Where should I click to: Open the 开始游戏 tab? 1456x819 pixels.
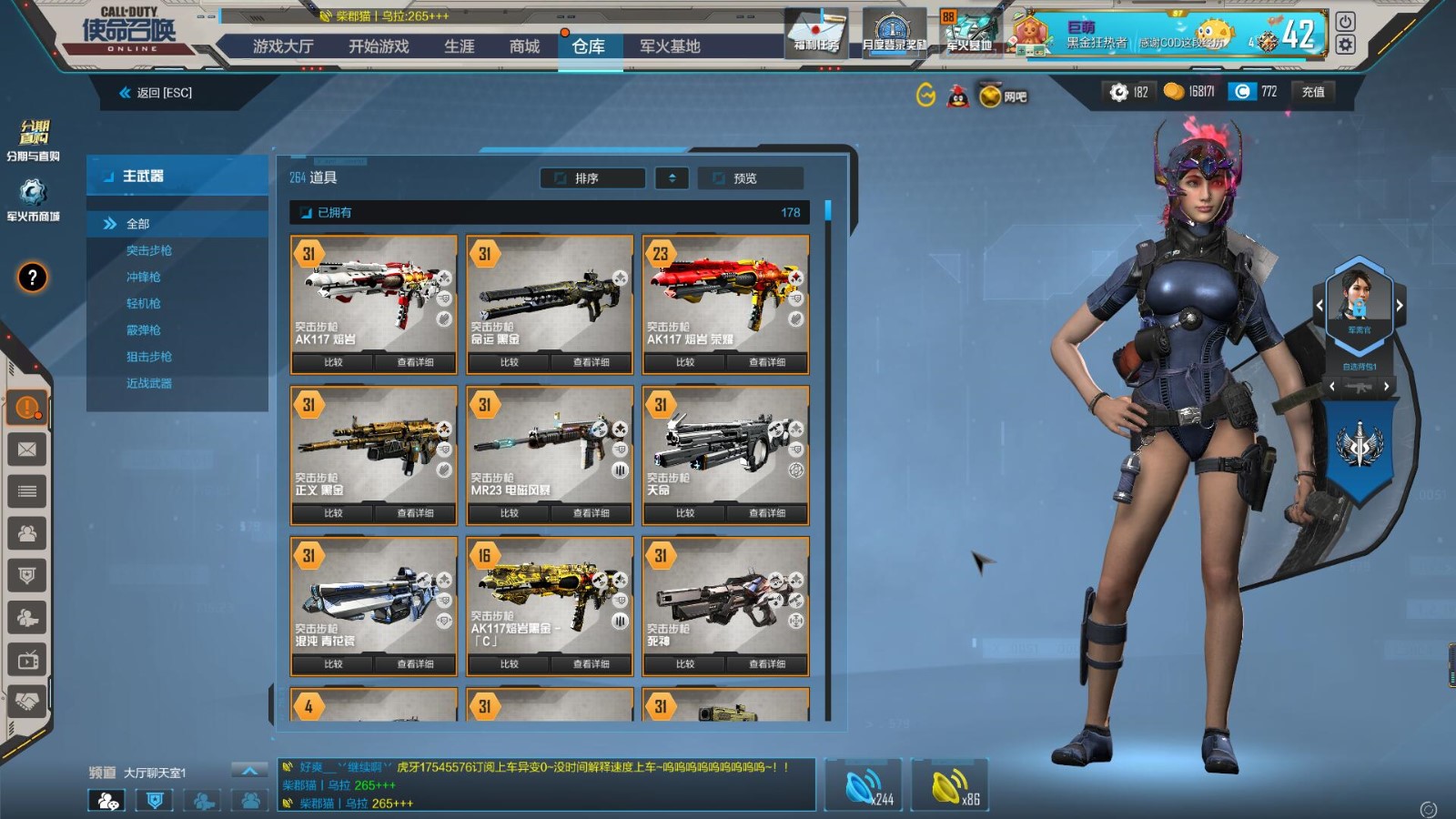click(379, 46)
